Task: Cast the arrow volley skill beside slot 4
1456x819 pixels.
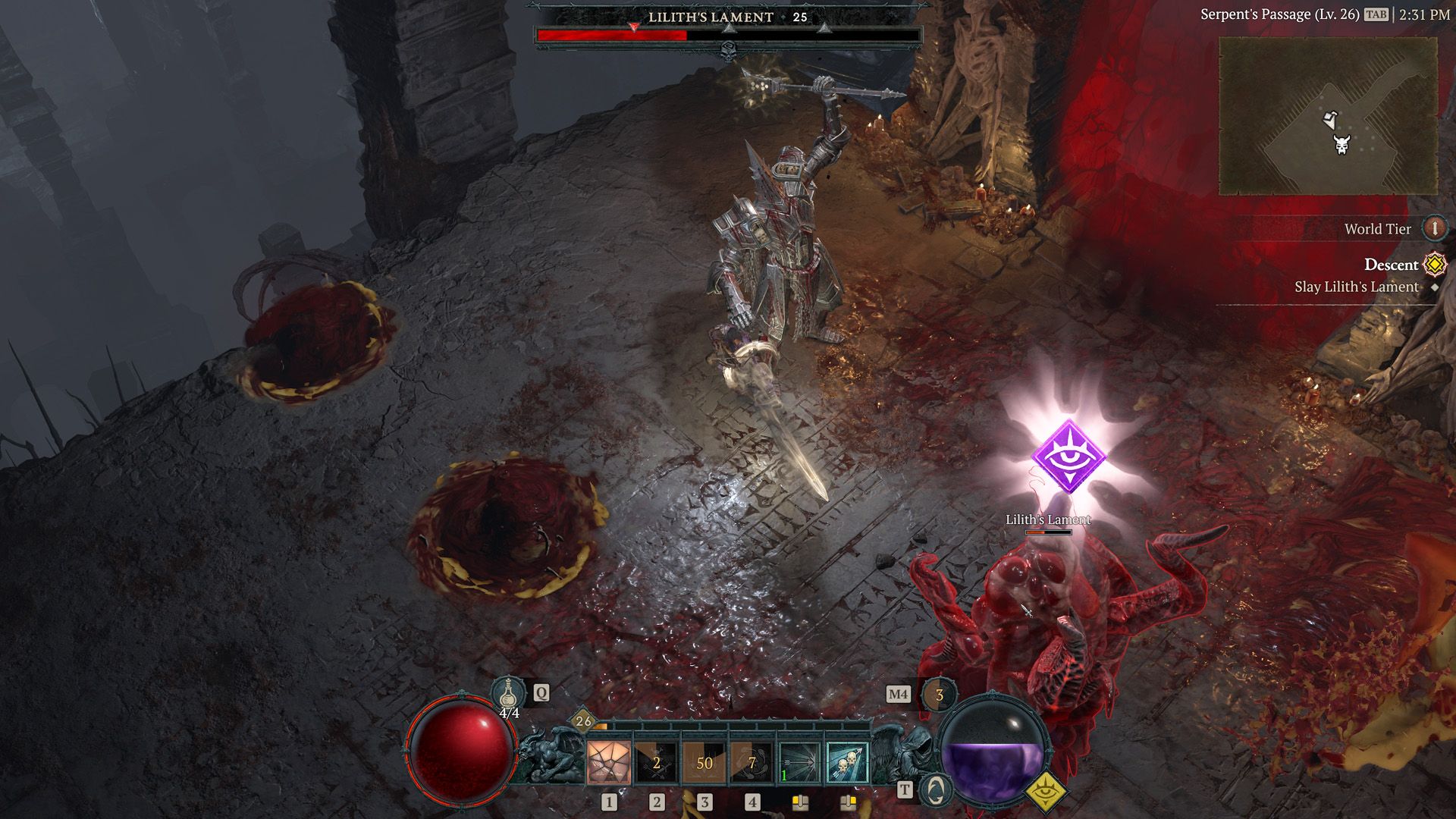Action: (800, 763)
